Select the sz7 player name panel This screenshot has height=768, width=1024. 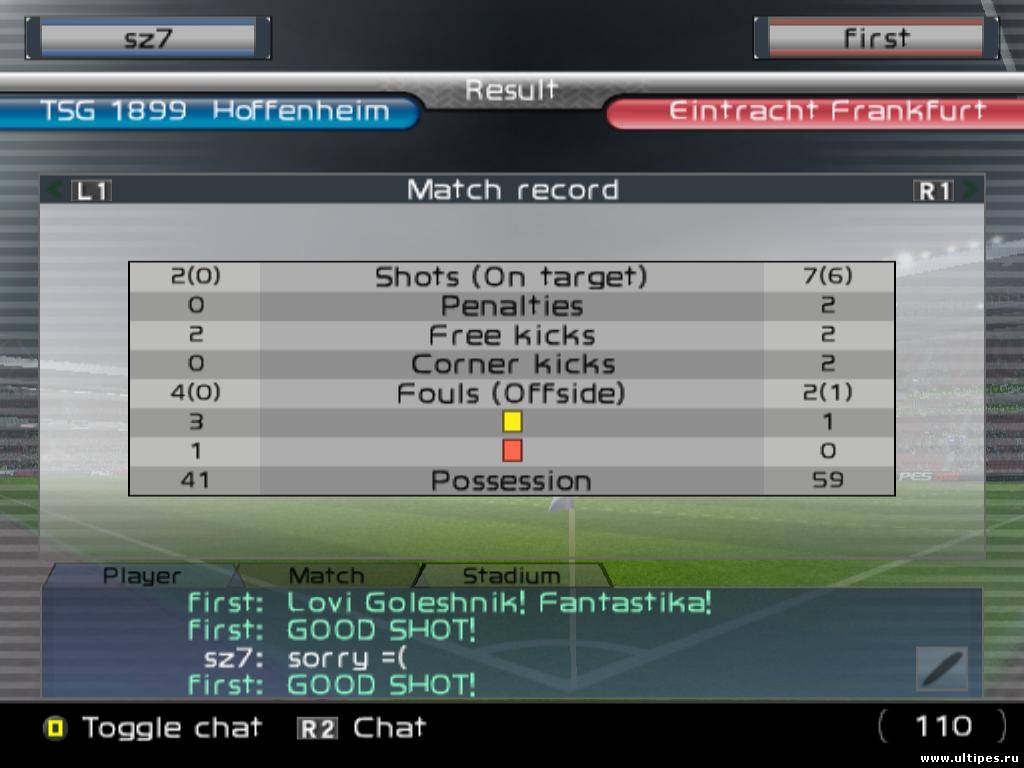[147, 38]
